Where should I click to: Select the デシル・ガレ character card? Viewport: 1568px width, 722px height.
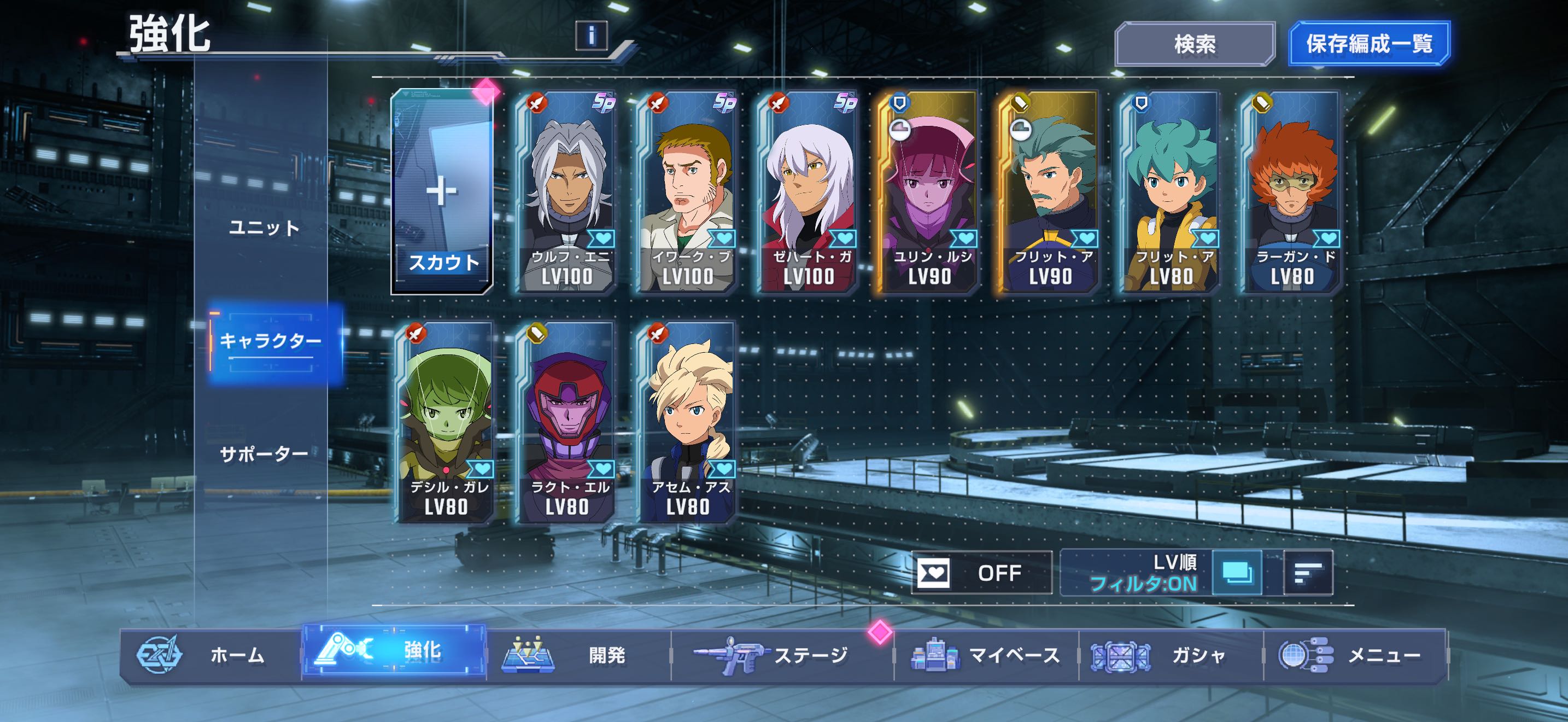click(x=446, y=422)
